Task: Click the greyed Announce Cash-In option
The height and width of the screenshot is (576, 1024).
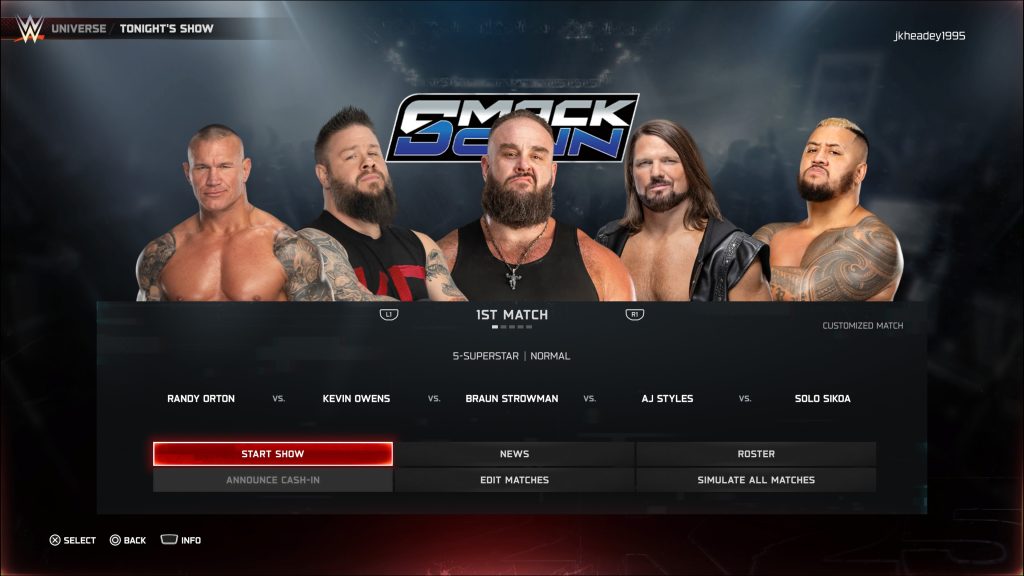Action: coord(272,480)
